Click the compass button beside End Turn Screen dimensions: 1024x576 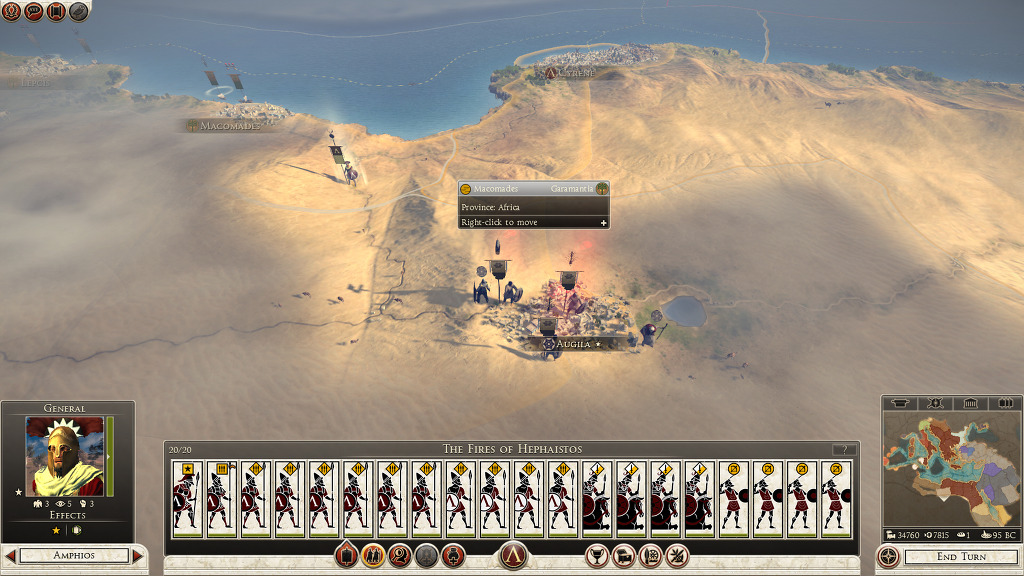888,556
